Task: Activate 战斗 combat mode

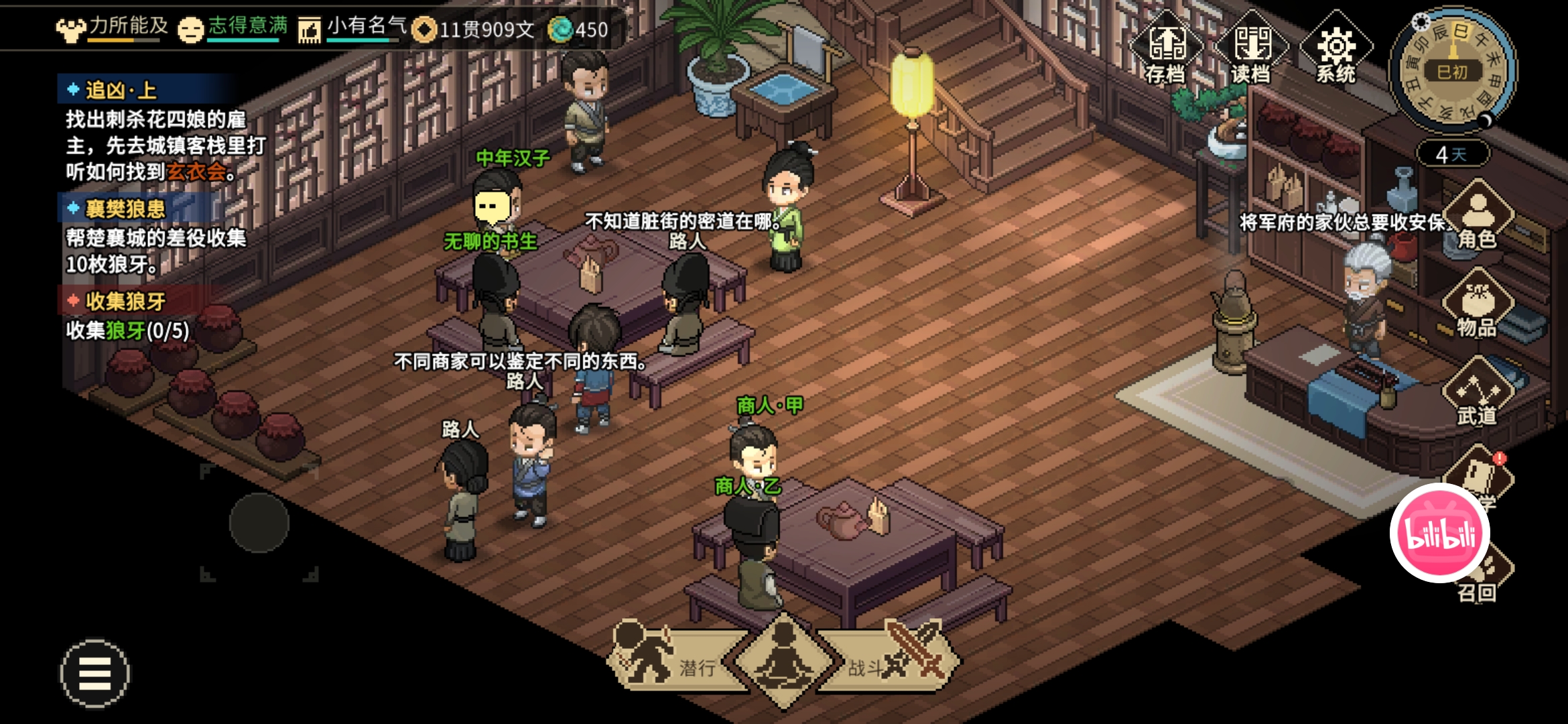Action: click(x=891, y=662)
